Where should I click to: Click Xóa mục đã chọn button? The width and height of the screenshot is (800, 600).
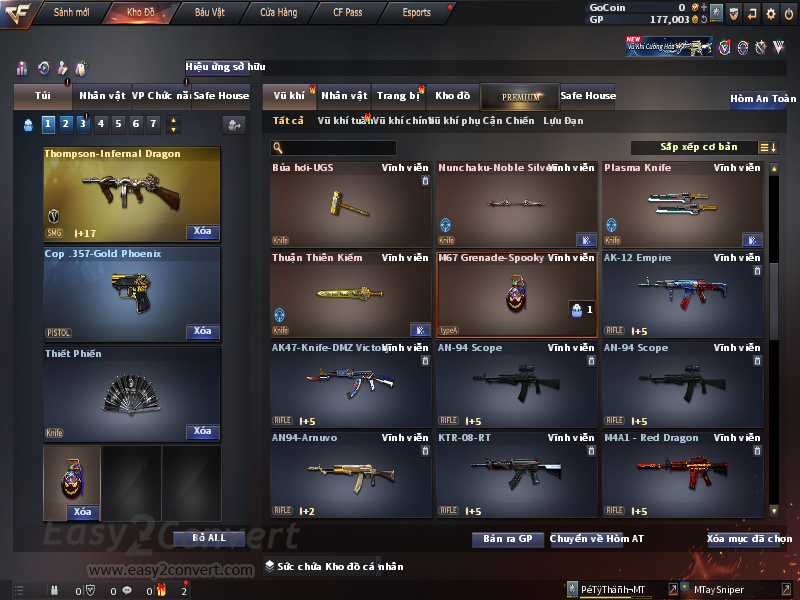[749, 539]
